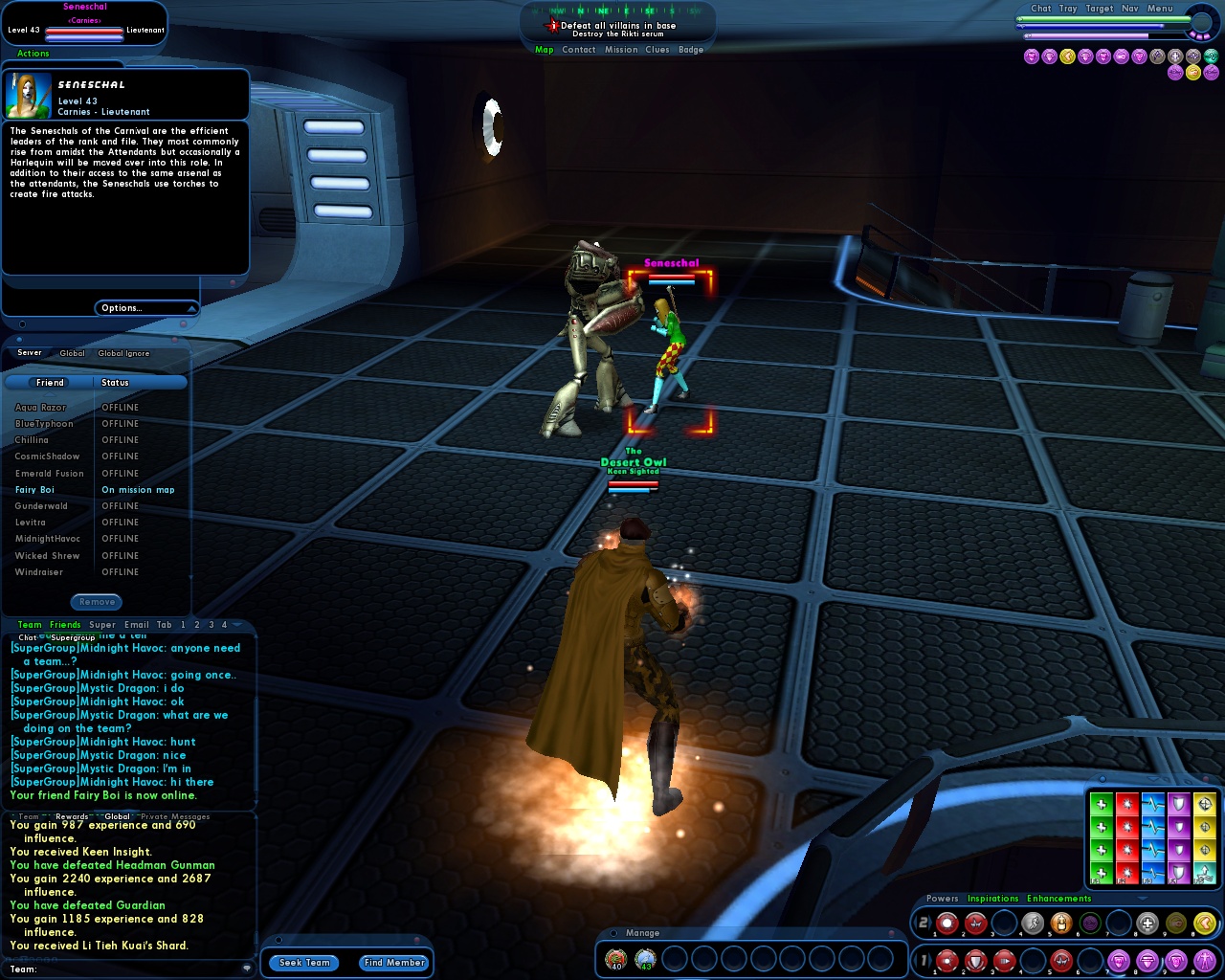
Task: Expand the chat tab list dropdown arrow
Action: [236, 625]
